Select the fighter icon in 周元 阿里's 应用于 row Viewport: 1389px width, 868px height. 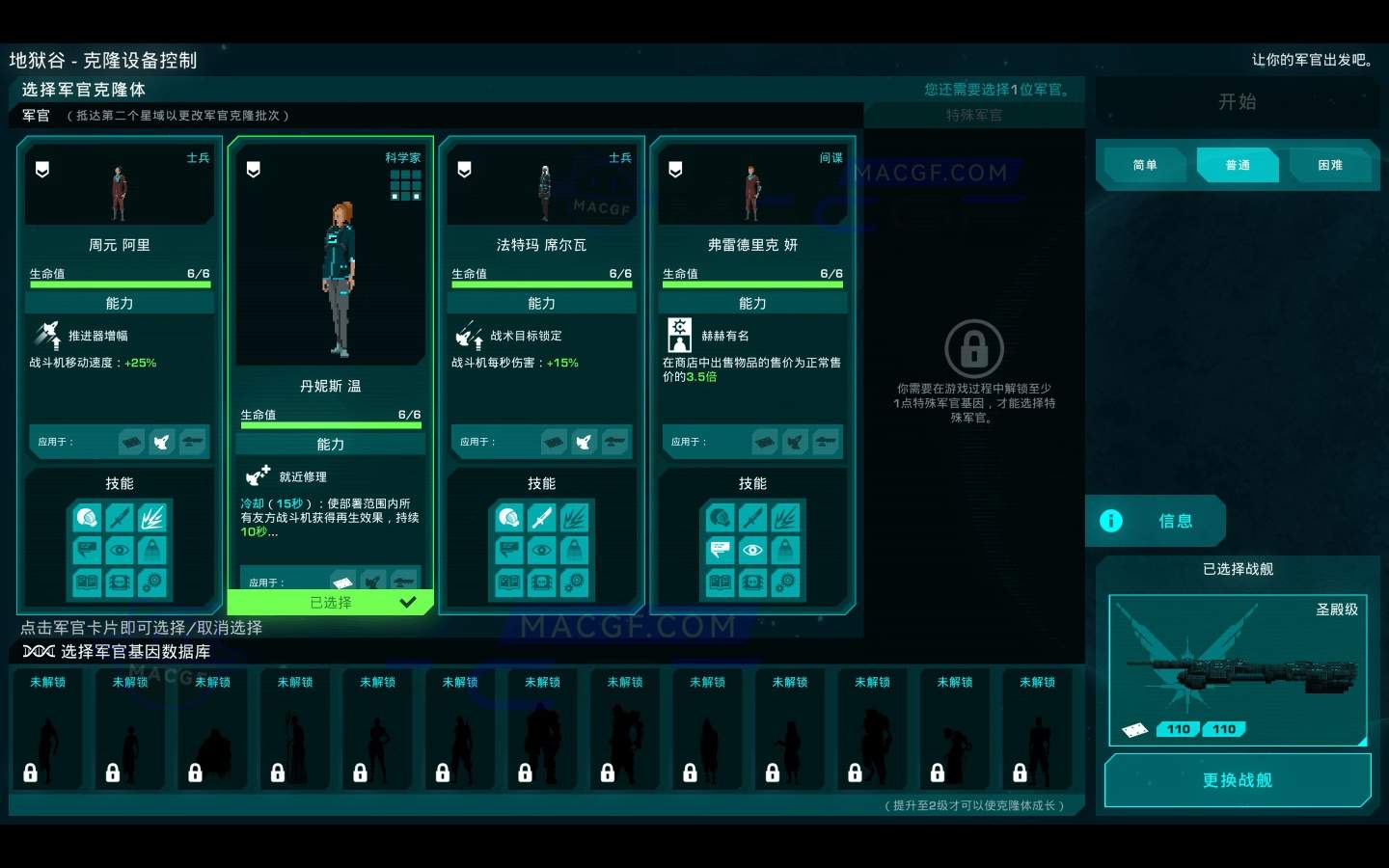pos(162,442)
